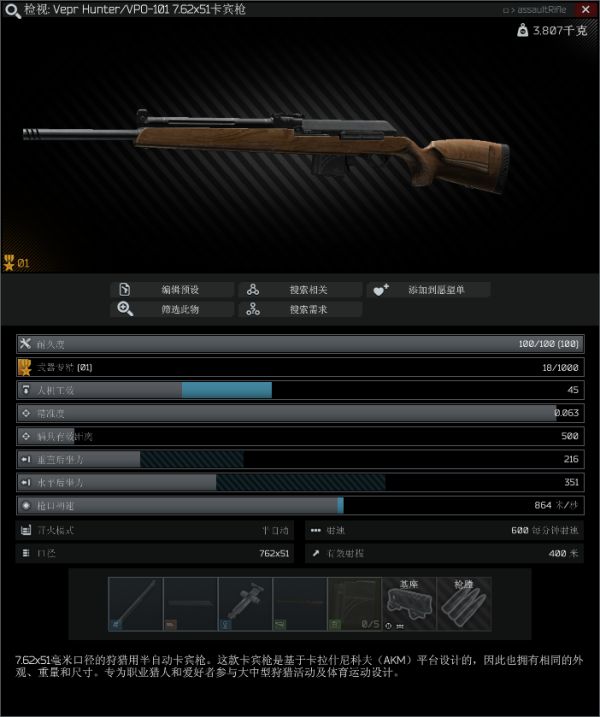Open the 枪膛 chamber slot

point(464,604)
